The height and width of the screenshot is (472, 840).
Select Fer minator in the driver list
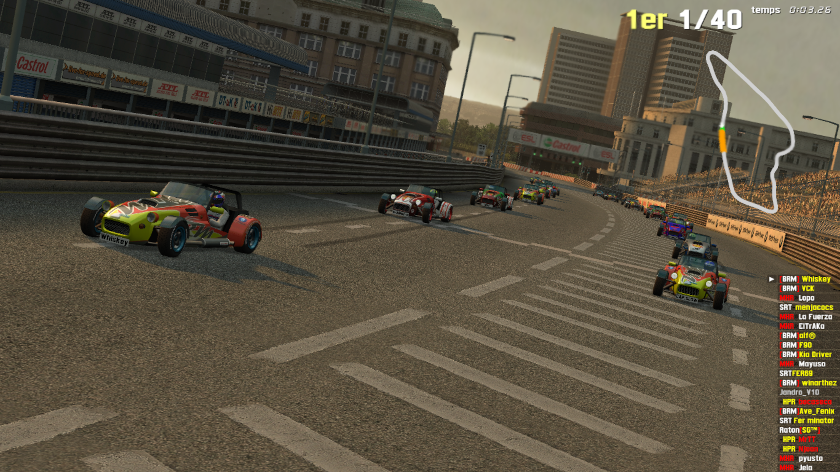[812, 420]
